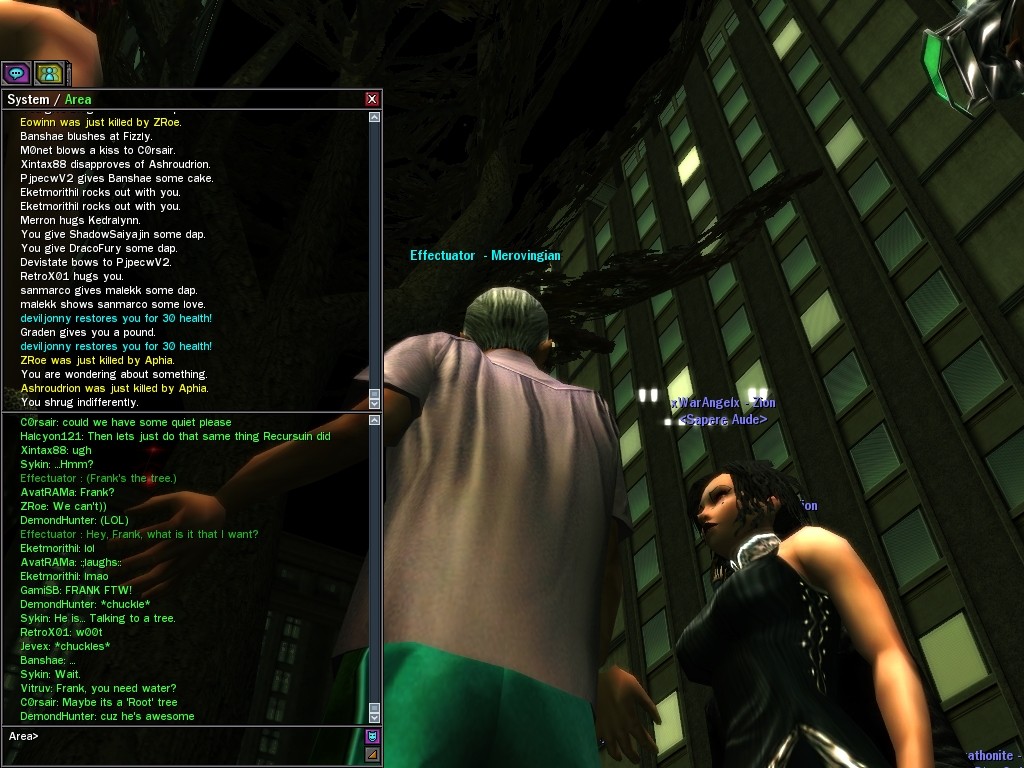Open the yellow team members icon
Viewport: 1024px width, 768px height.
click(x=49, y=73)
